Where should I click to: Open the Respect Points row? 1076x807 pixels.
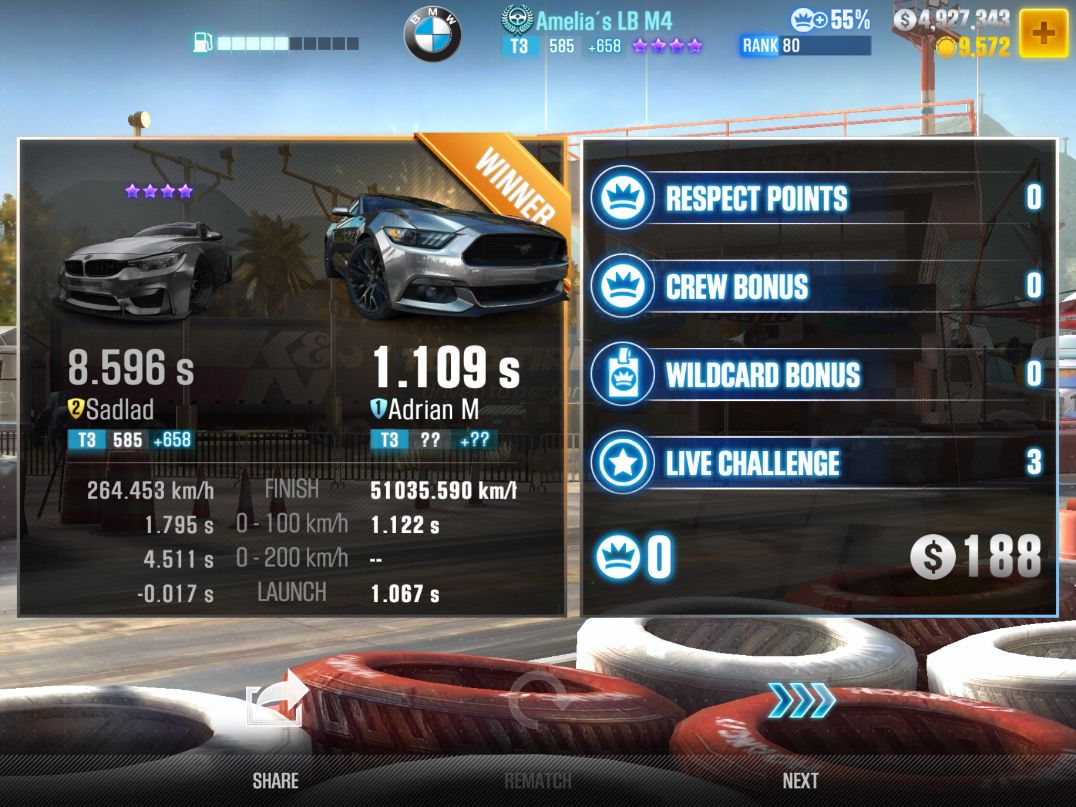click(x=818, y=198)
